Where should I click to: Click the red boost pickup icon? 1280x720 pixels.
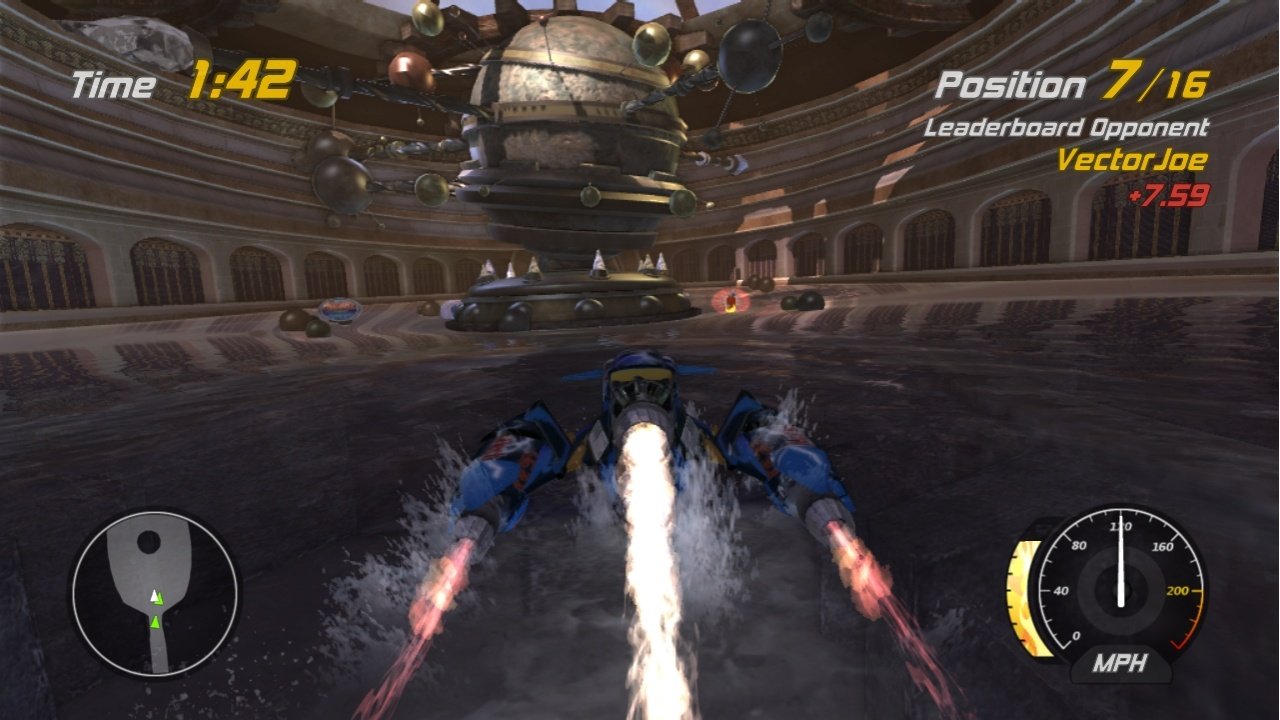tap(731, 300)
